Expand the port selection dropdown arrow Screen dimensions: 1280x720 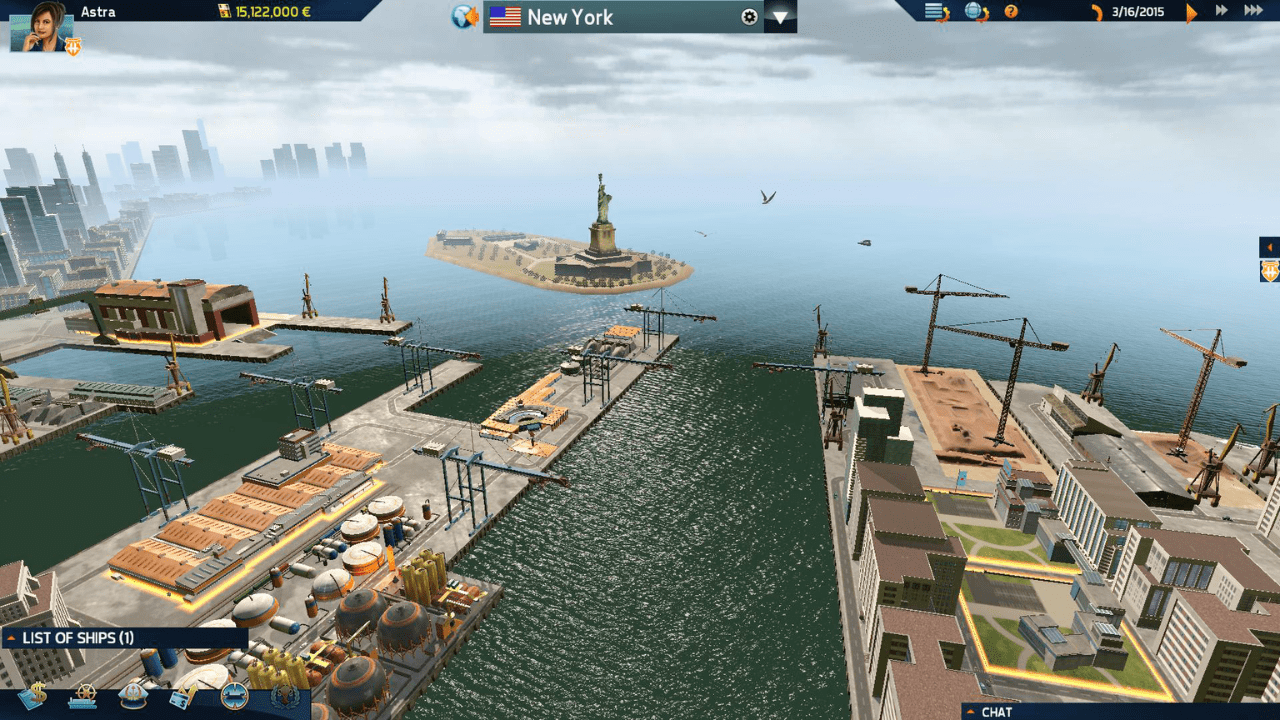[780, 17]
